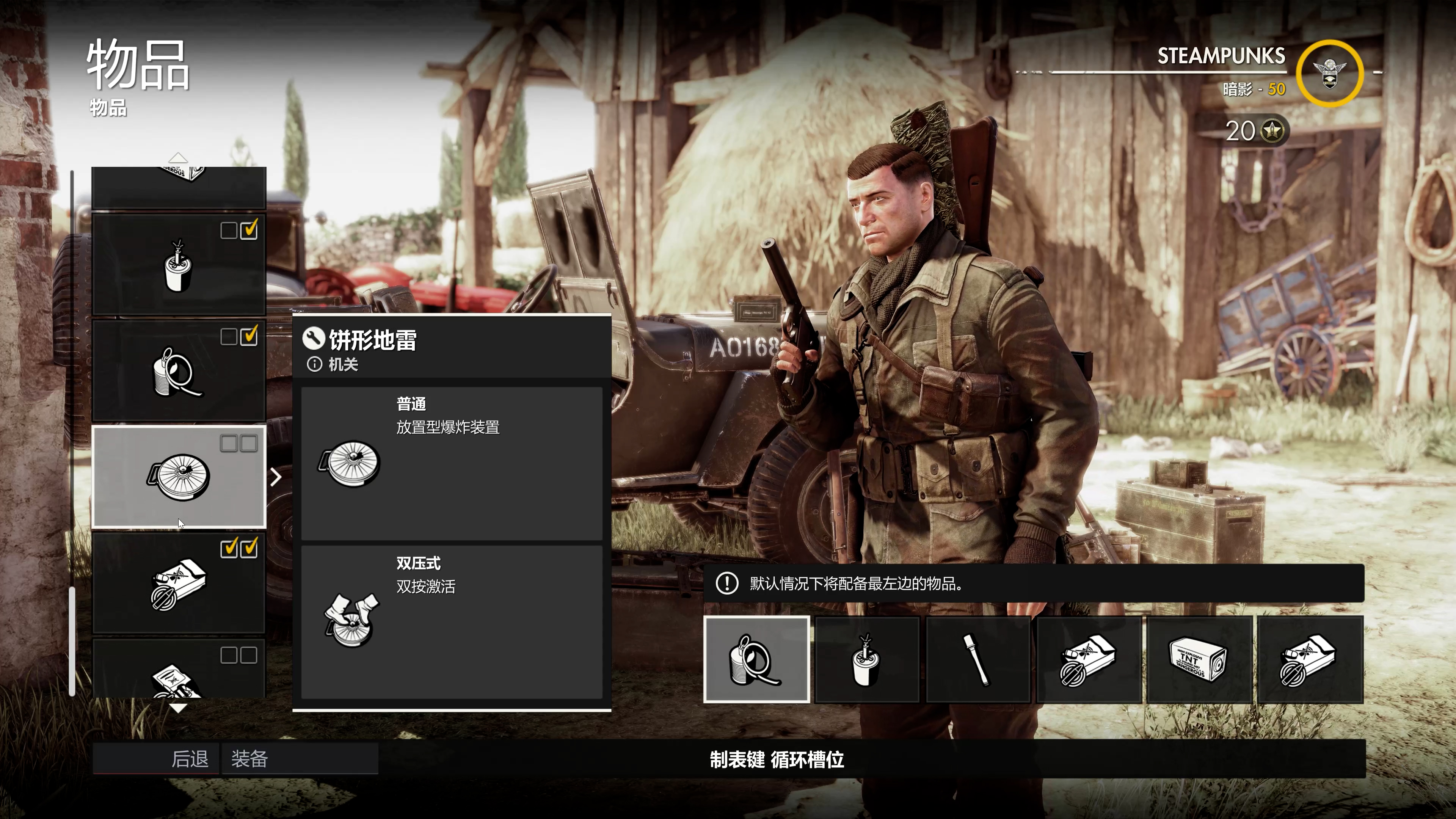The height and width of the screenshot is (819, 1456).
Task: Select the equipped S-mine loadout slot
Action: pos(866,660)
